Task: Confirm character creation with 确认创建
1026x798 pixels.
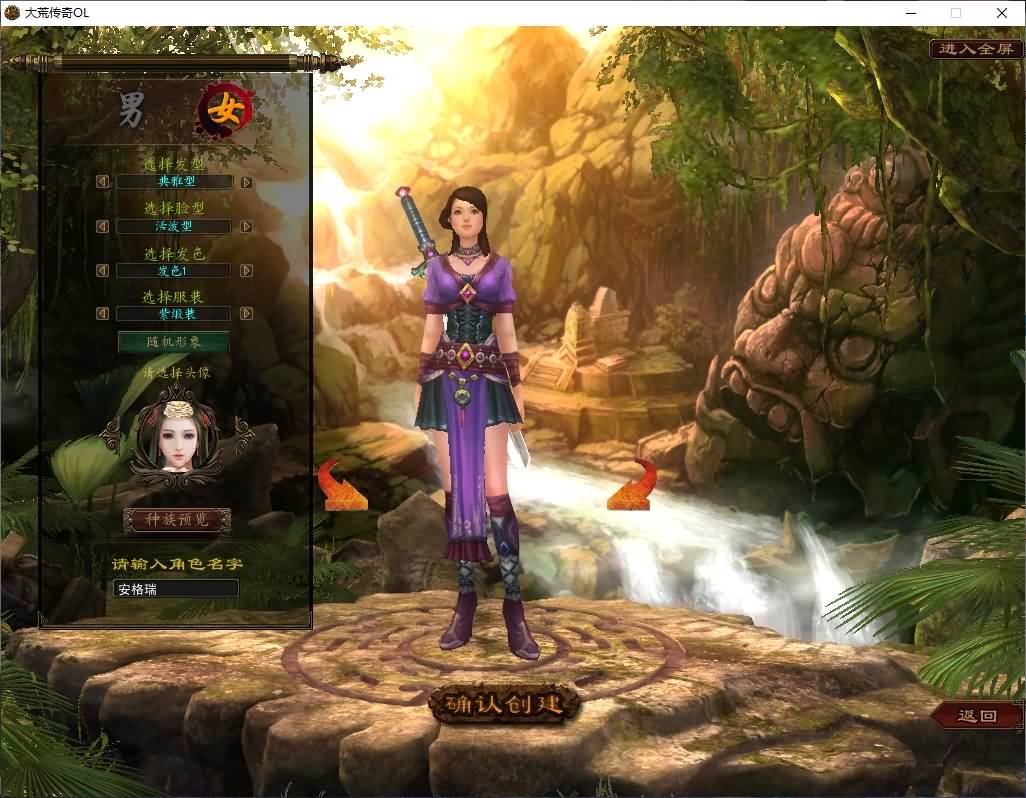Action: click(505, 704)
